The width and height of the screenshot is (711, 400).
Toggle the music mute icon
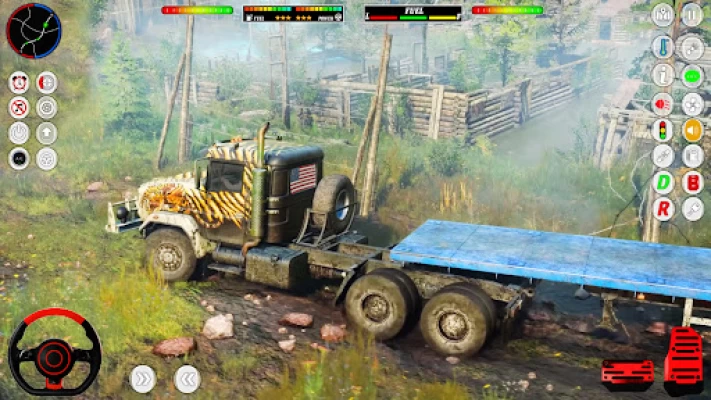pos(18,108)
